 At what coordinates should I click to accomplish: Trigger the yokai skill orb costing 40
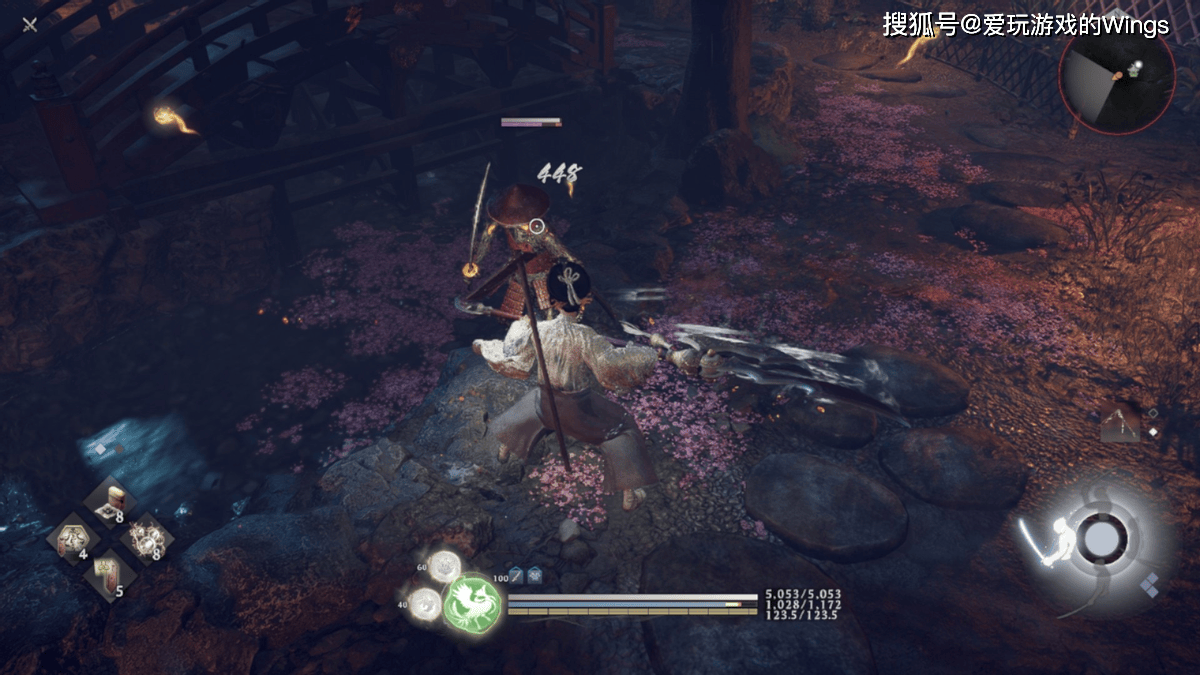pos(426,603)
